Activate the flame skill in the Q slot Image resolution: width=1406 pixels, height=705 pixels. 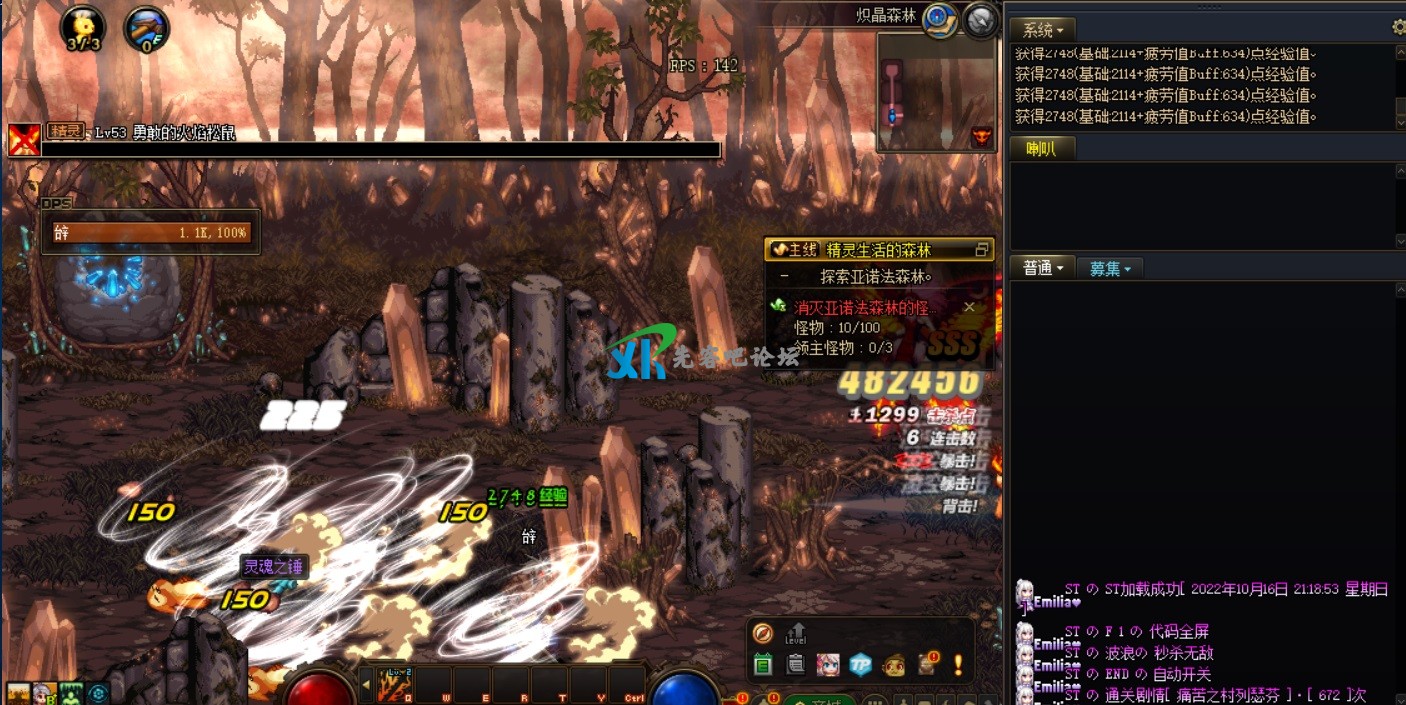pos(395,686)
